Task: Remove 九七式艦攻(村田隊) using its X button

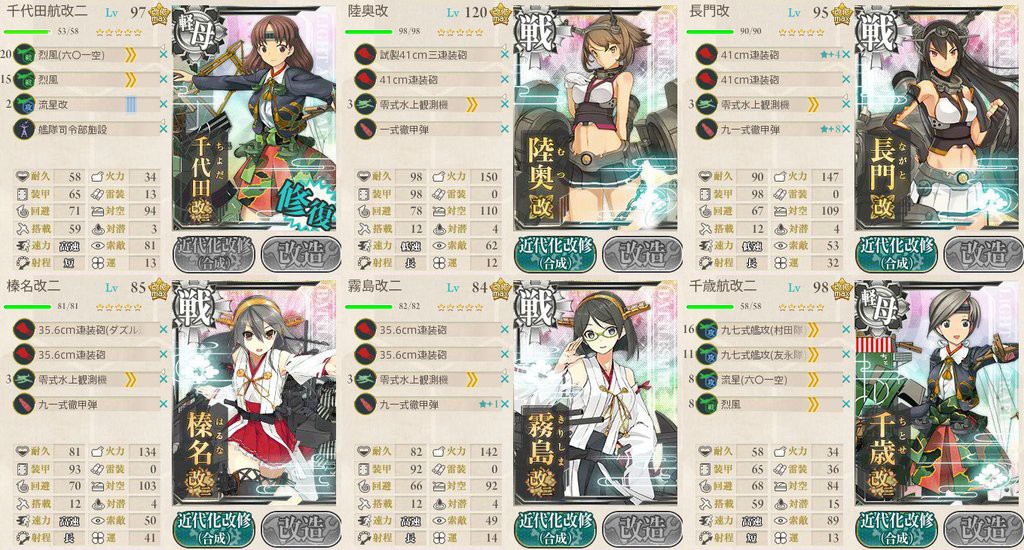Action: [x=846, y=331]
